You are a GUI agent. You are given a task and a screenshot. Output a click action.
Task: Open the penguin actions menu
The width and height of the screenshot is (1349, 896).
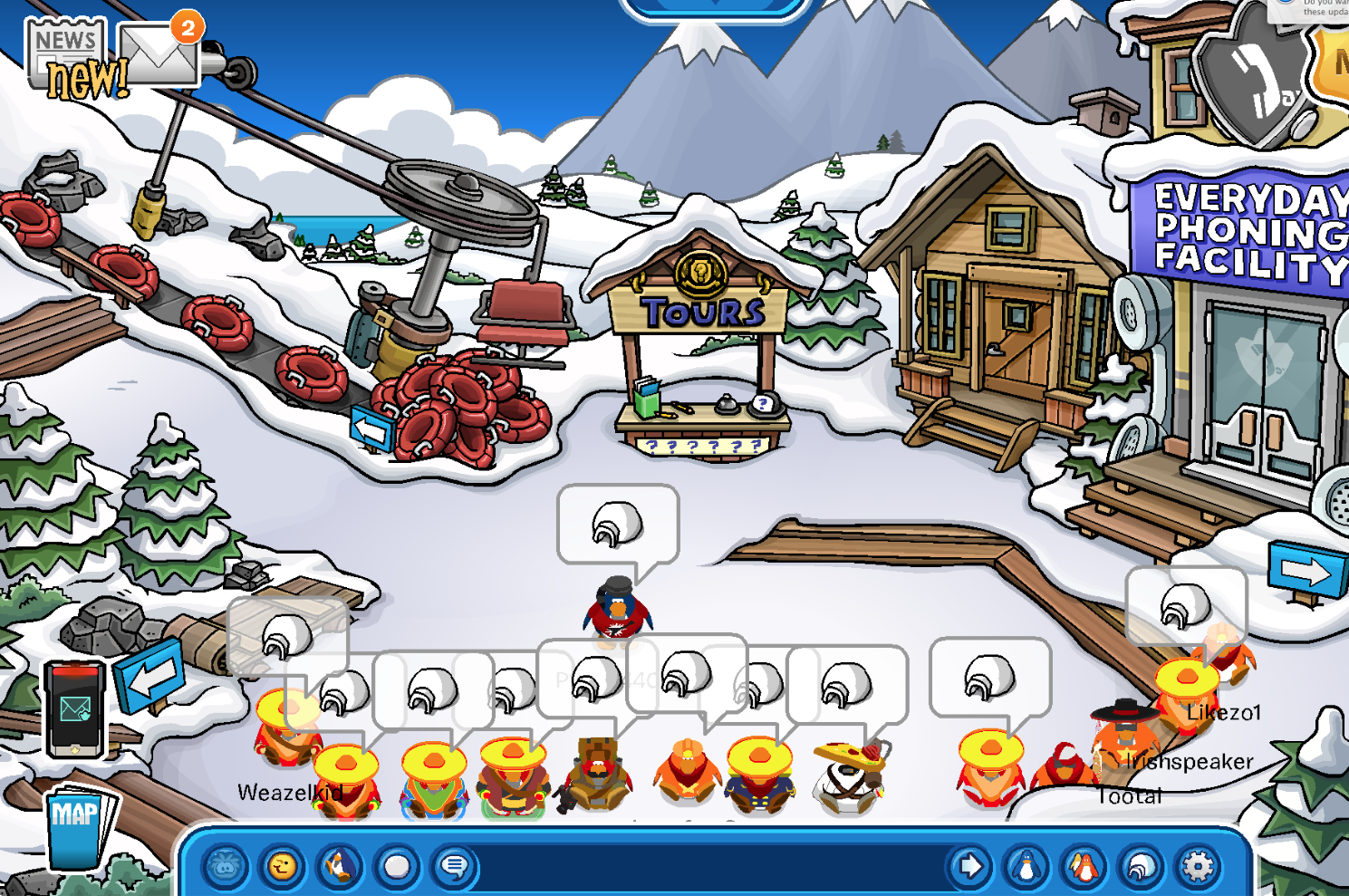coord(339,867)
